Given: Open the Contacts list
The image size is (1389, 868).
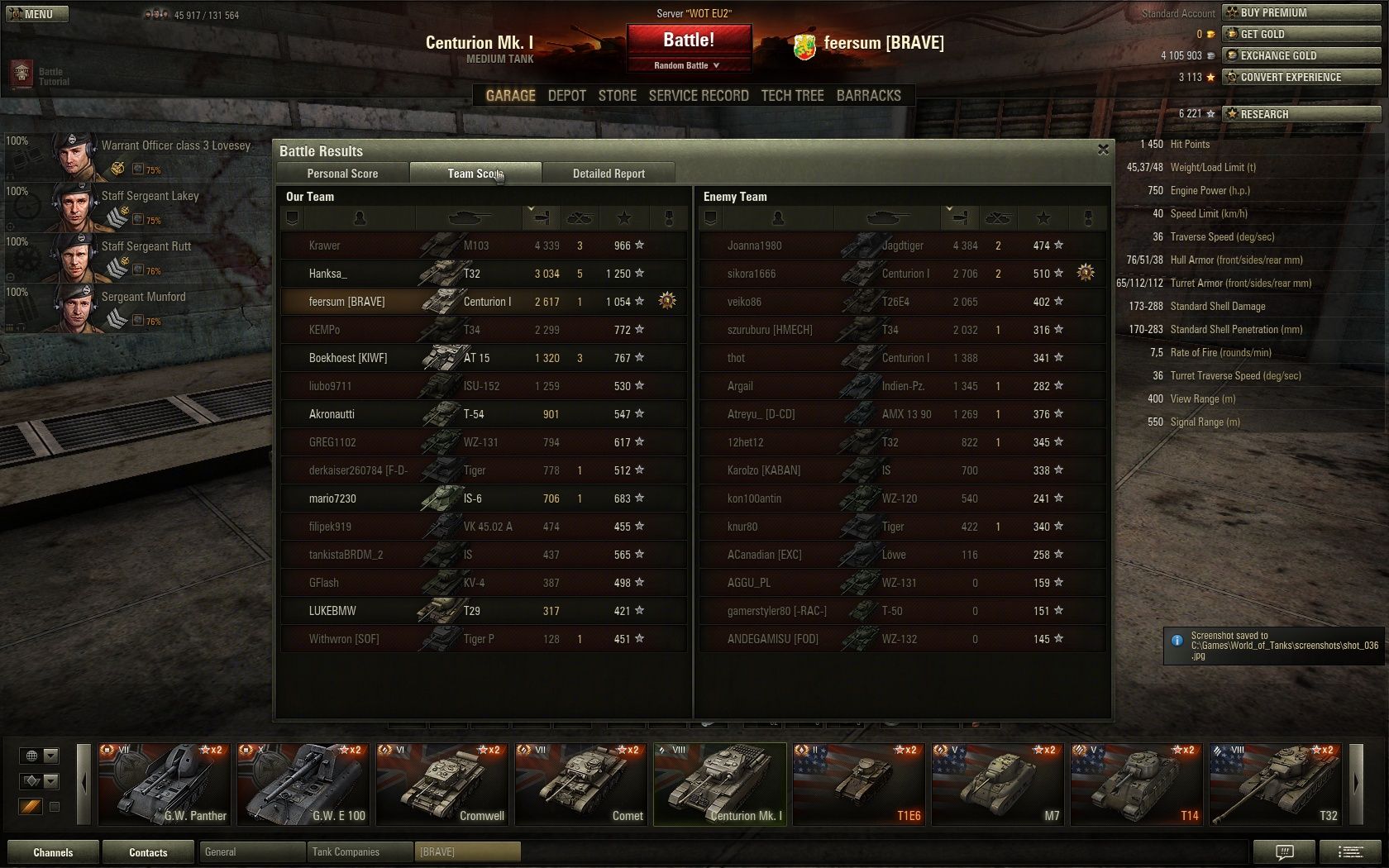Looking at the screenshot, I should click(148, 852).
